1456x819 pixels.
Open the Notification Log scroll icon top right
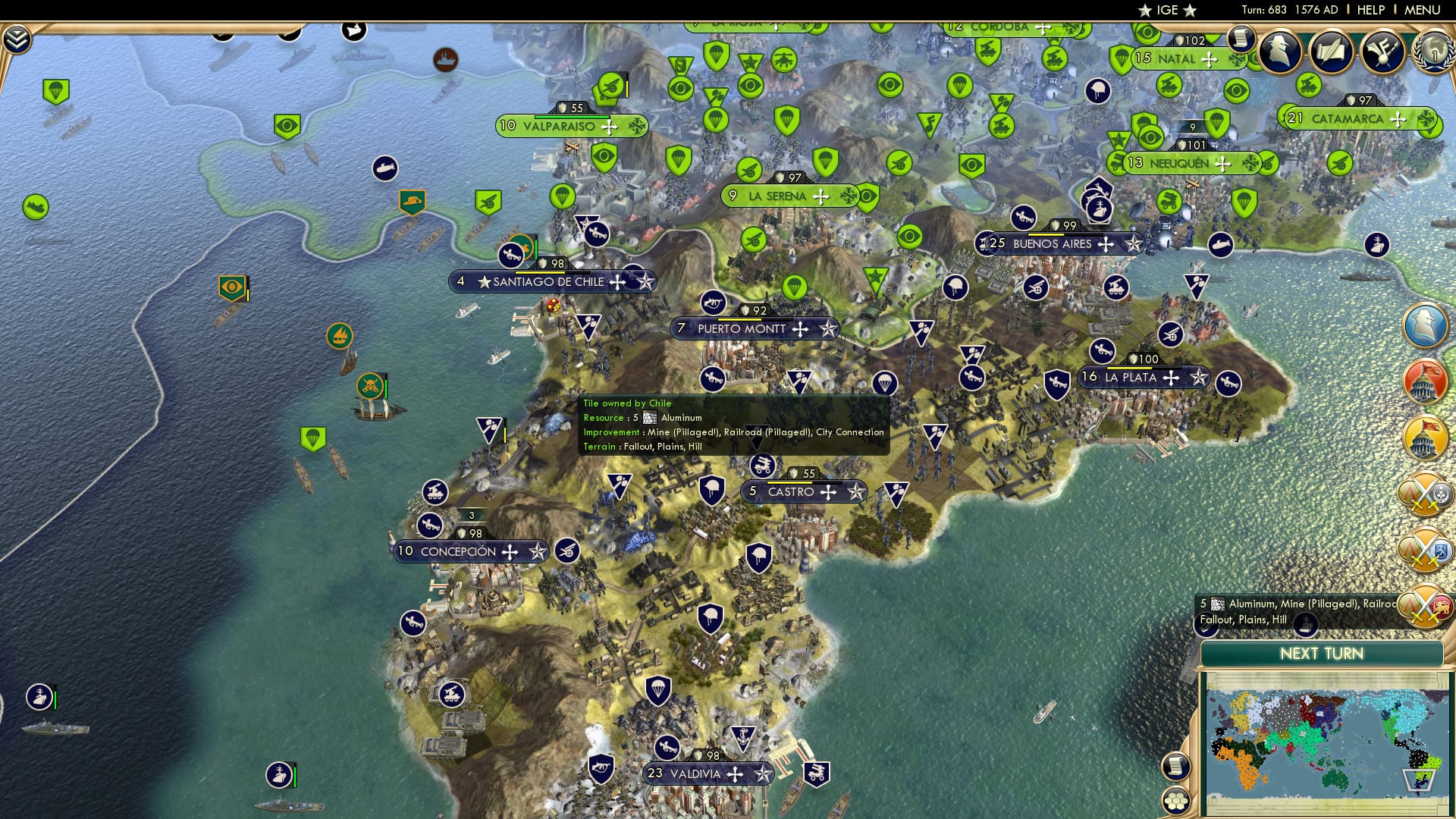tap(1241, 38)
